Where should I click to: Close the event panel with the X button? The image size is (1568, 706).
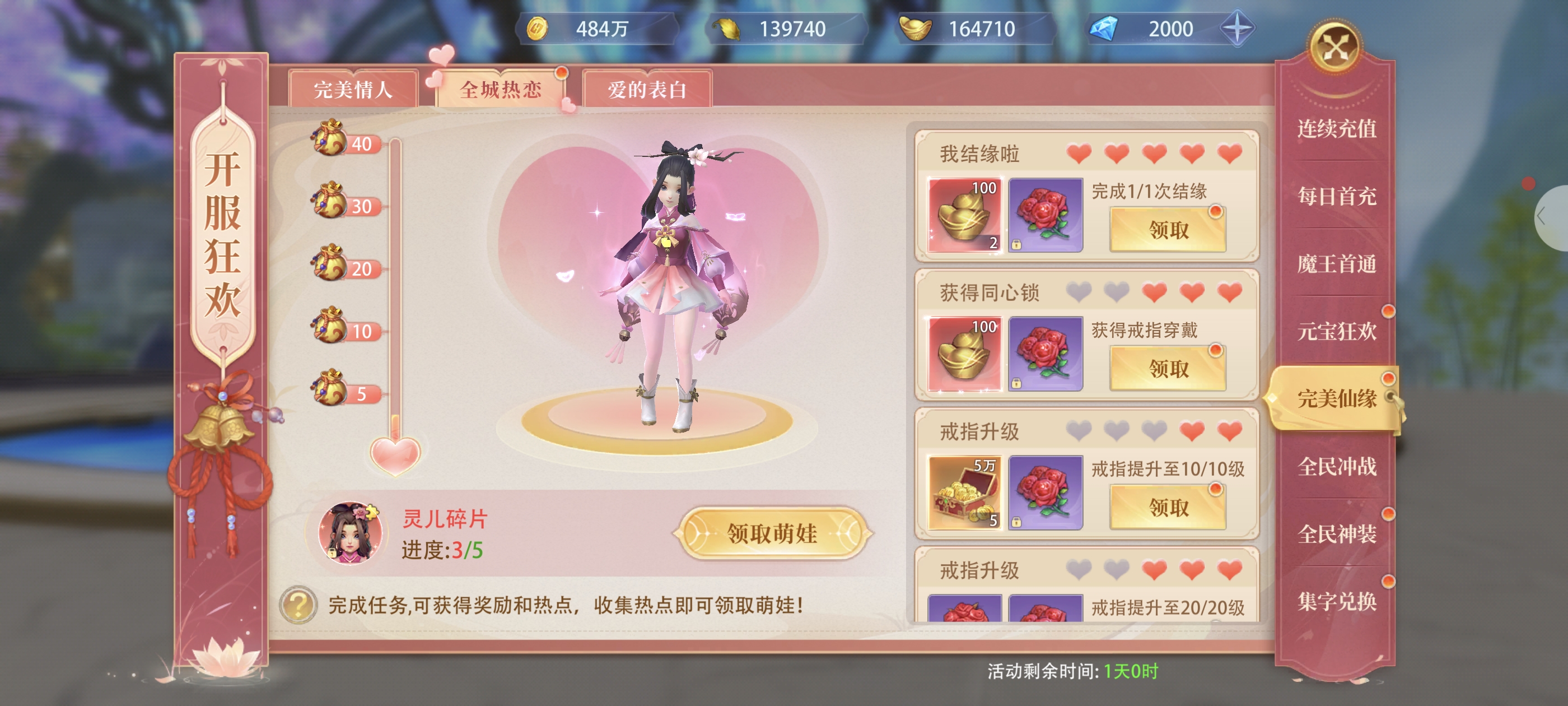point(1334,48)
